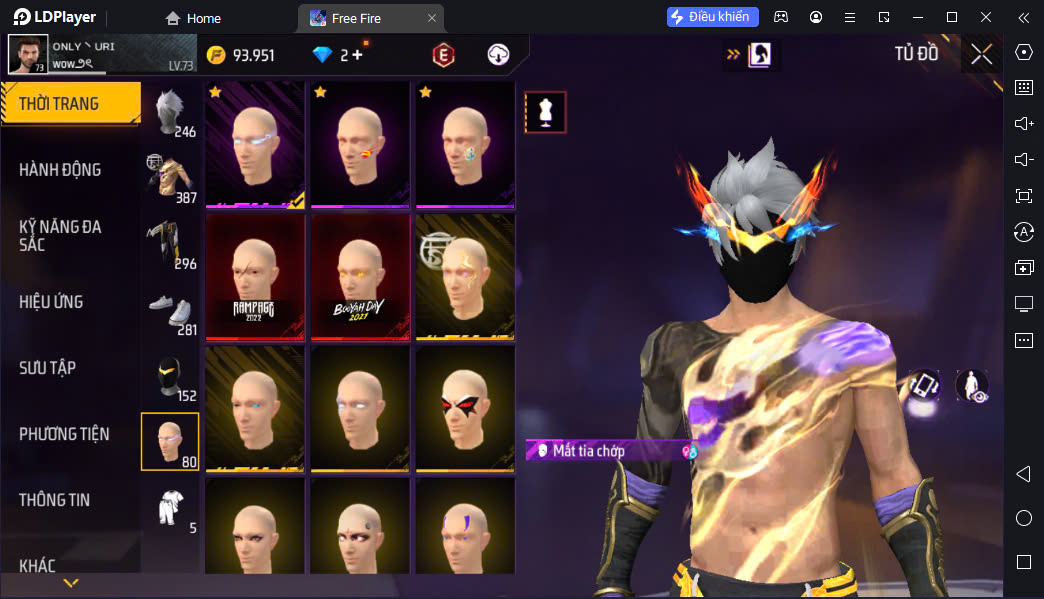
Task: Switch to the SƯU TẬP tab
Action: tap(48, 368)
